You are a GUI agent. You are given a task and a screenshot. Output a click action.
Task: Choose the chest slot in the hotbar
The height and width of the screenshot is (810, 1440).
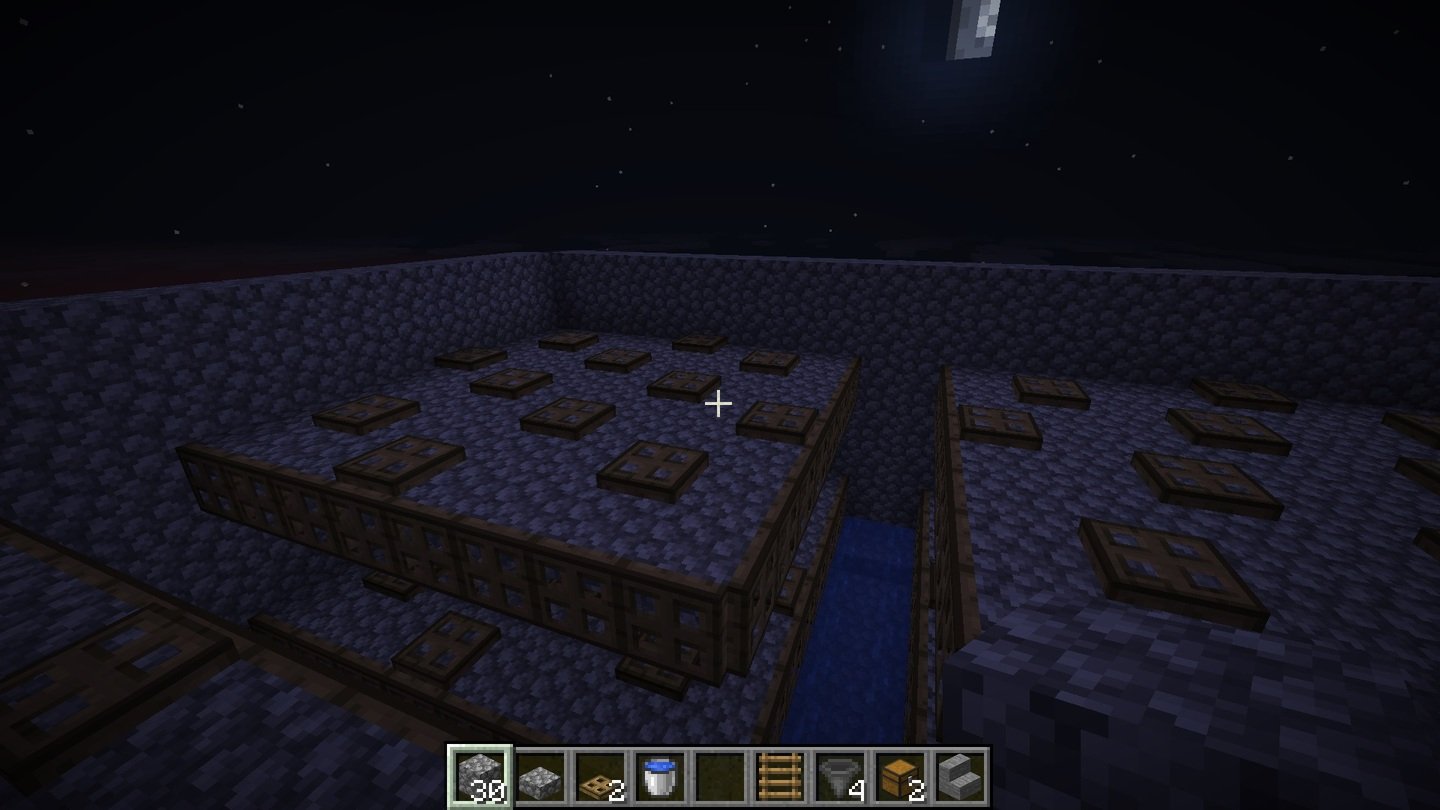(x=899, y=776)
